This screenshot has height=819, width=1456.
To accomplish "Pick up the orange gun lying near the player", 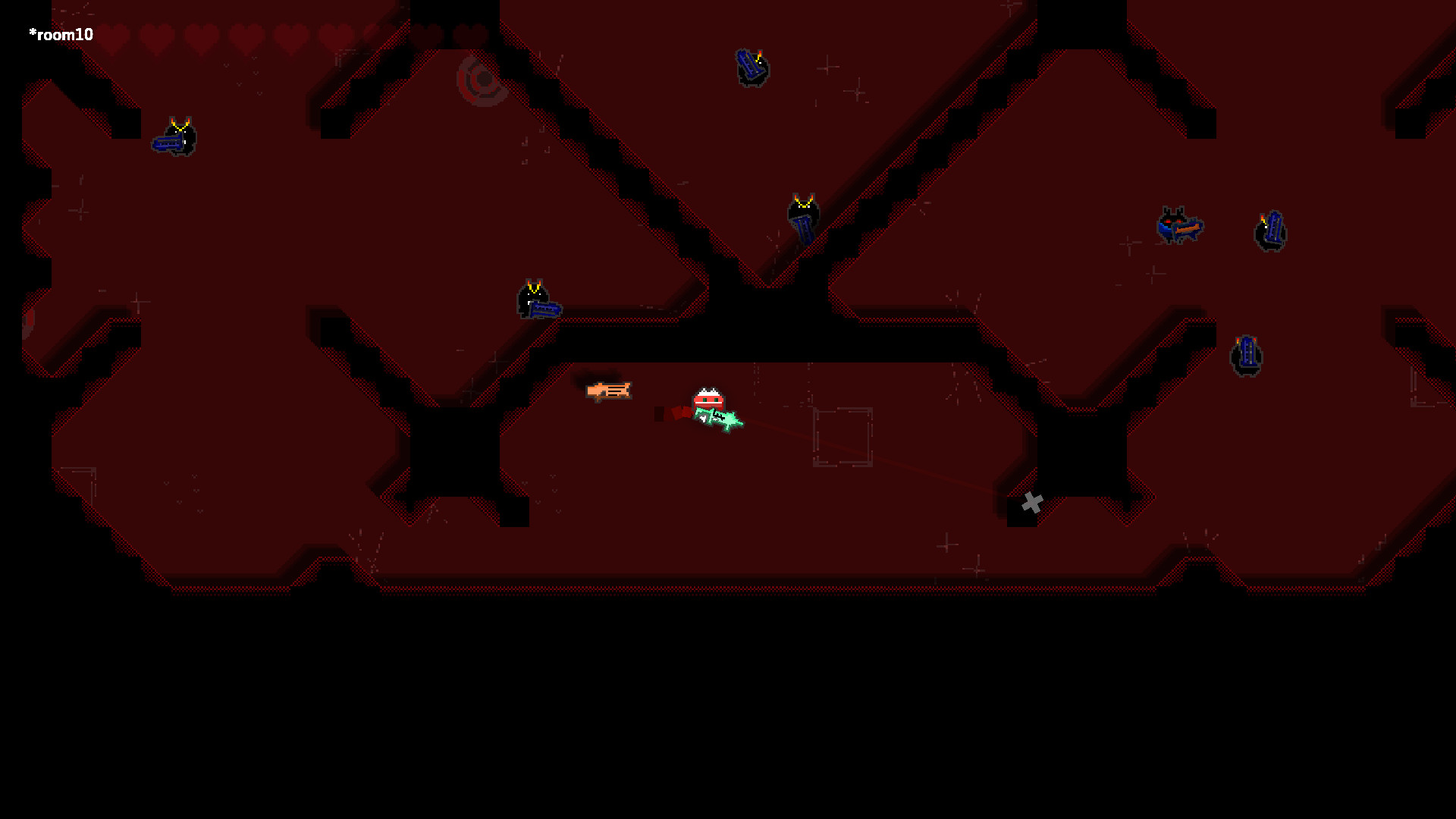I will (610, 390).
